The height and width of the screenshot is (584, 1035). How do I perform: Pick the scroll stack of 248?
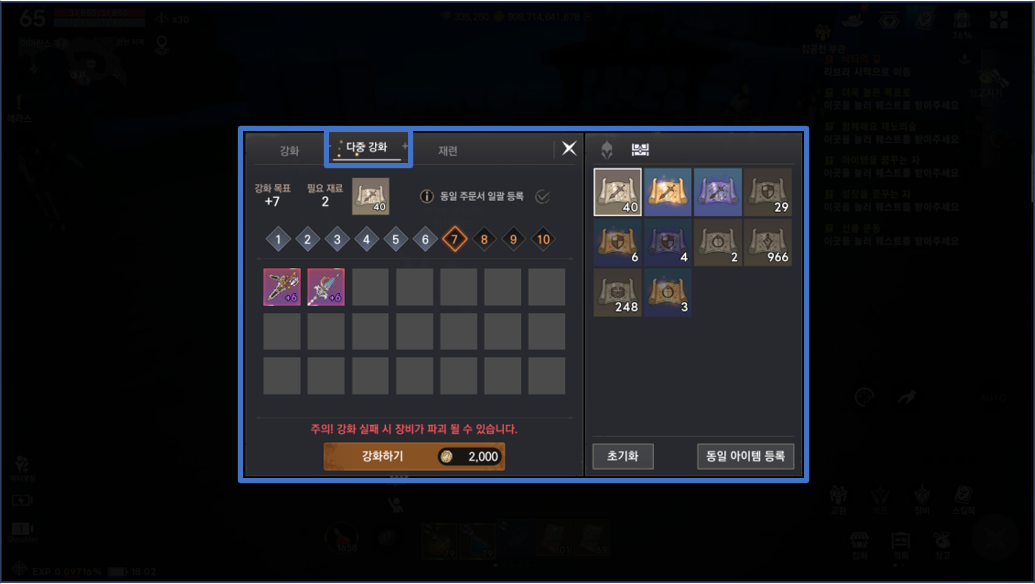[618, 293]
